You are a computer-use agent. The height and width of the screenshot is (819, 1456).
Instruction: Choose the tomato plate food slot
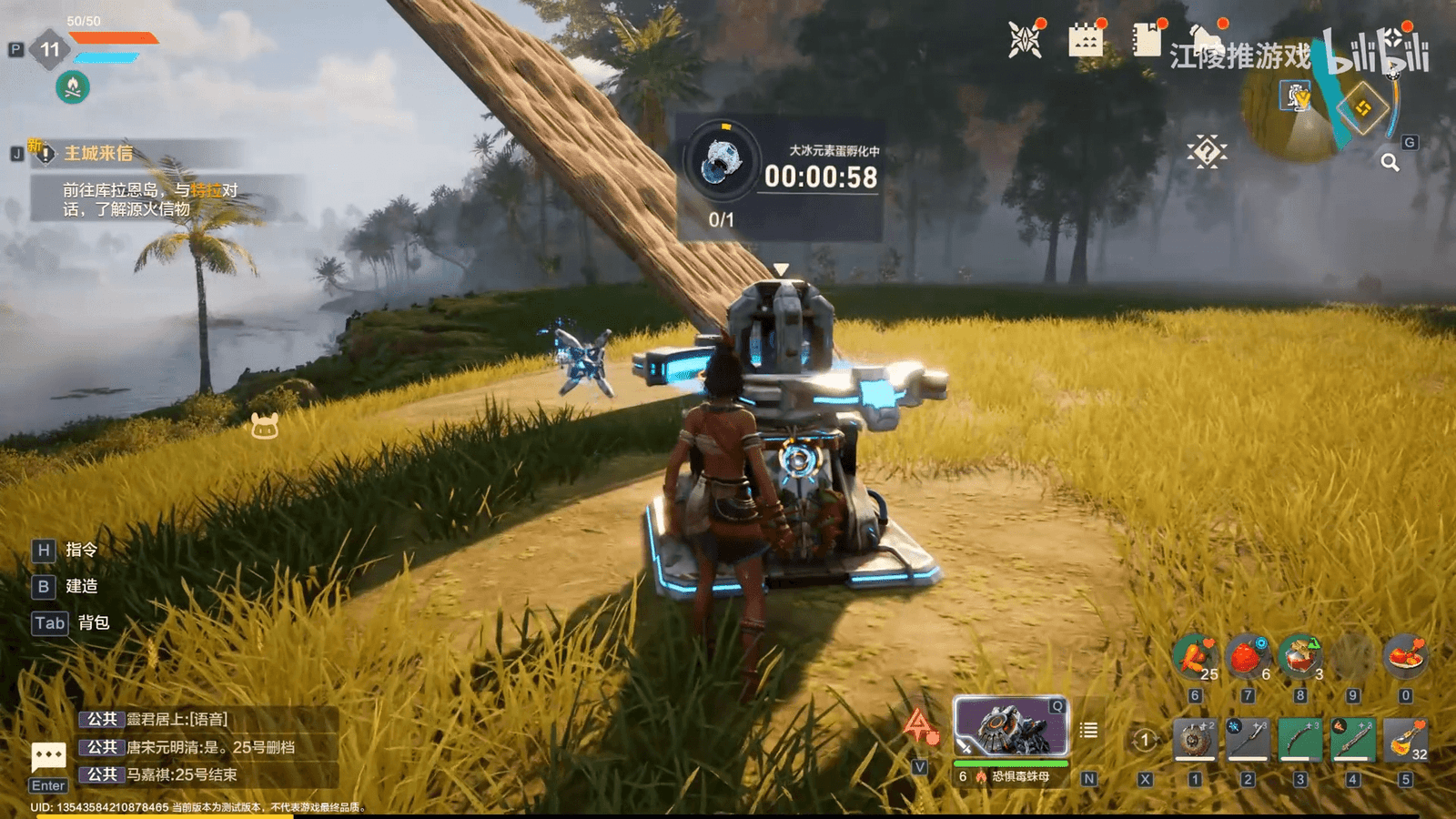pyautogui.click(x=1405, y=657)
